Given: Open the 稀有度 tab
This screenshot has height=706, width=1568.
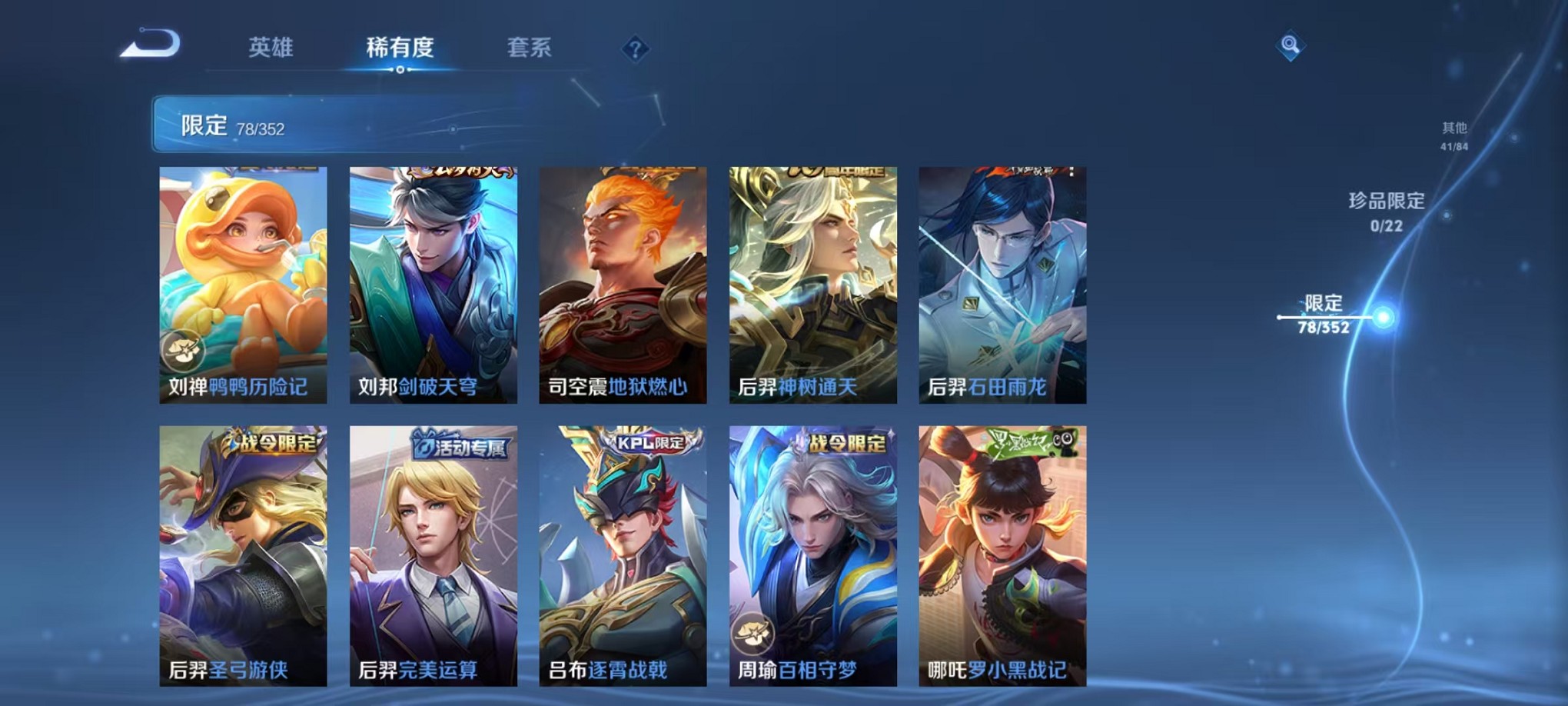Looking at the screenshot, I should click(x=400, y=48).
